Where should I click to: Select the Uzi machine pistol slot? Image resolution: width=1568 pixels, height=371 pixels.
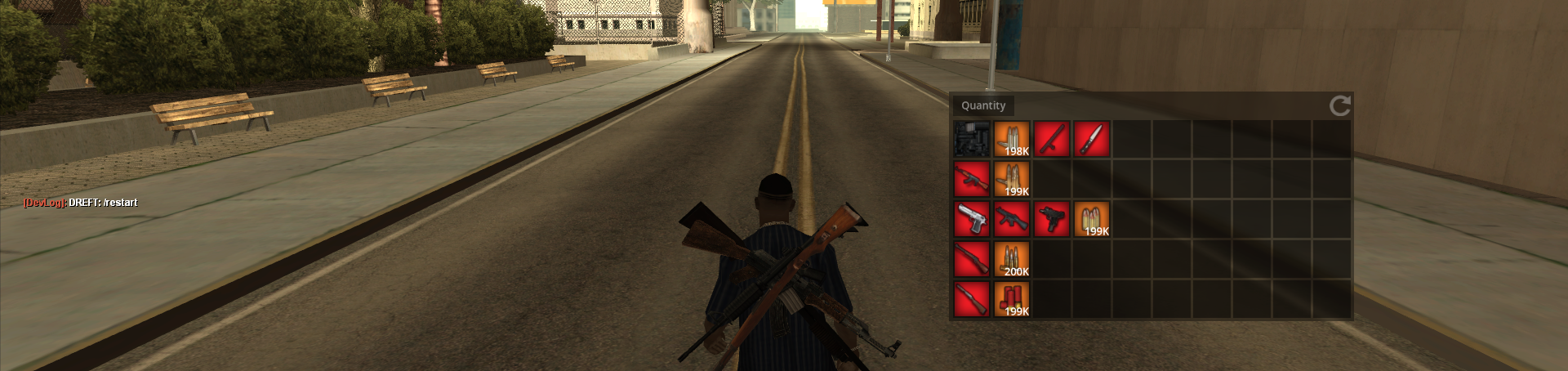[1052, 219]
